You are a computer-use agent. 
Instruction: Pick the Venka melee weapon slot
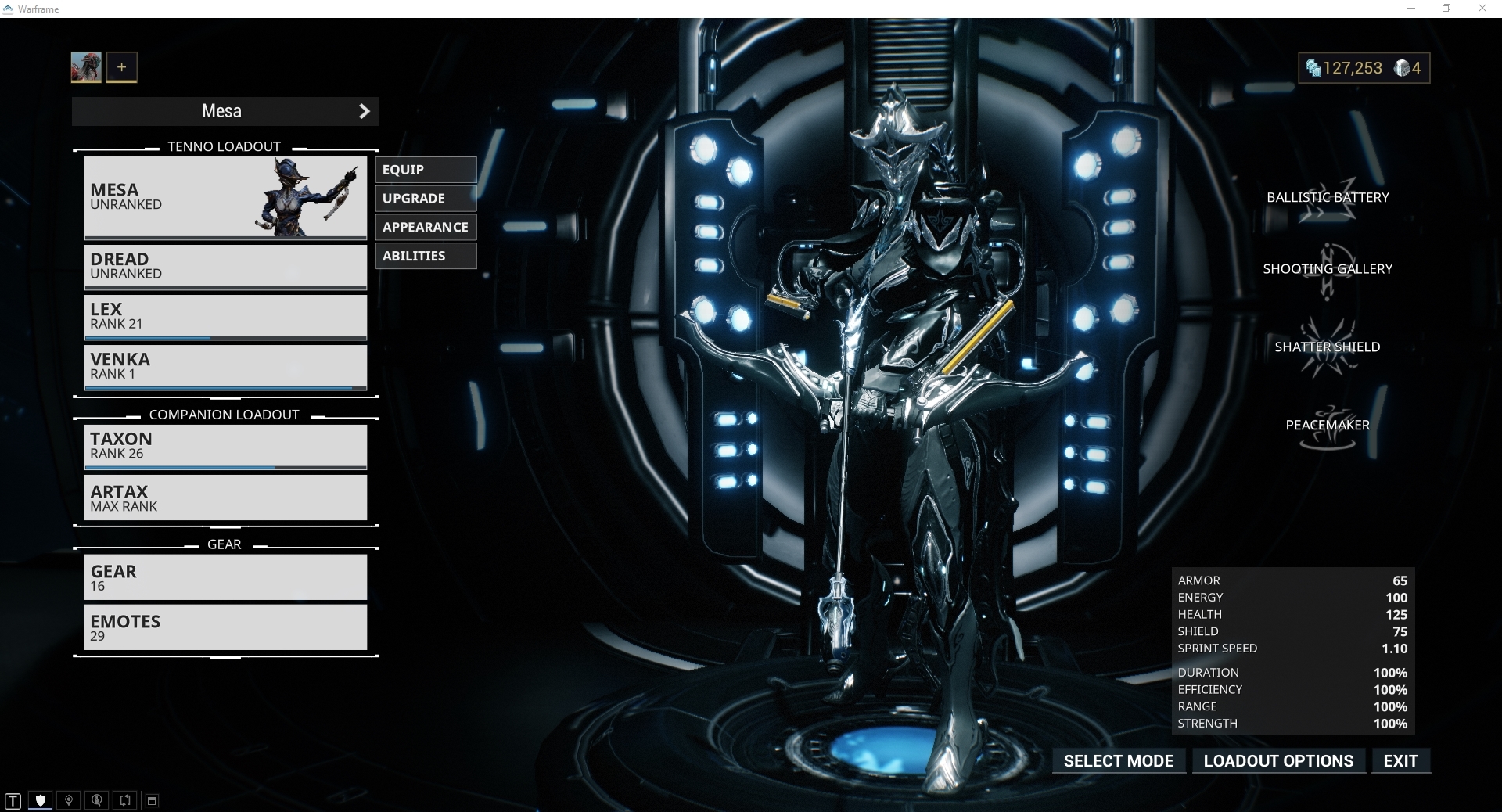[225, 366]
